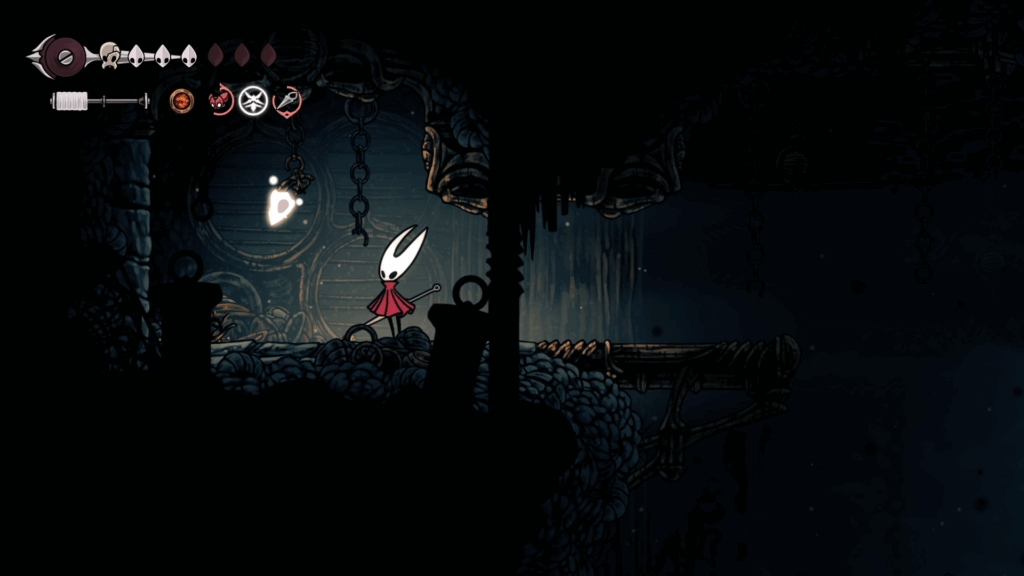
Task: Activate the highlighted white silk skill icon
Action: pos(253,100)
